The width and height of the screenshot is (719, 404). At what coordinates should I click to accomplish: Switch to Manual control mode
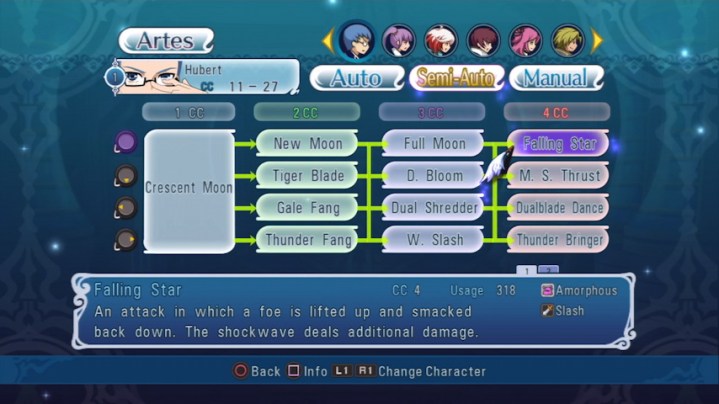click(x=556, y=78)
